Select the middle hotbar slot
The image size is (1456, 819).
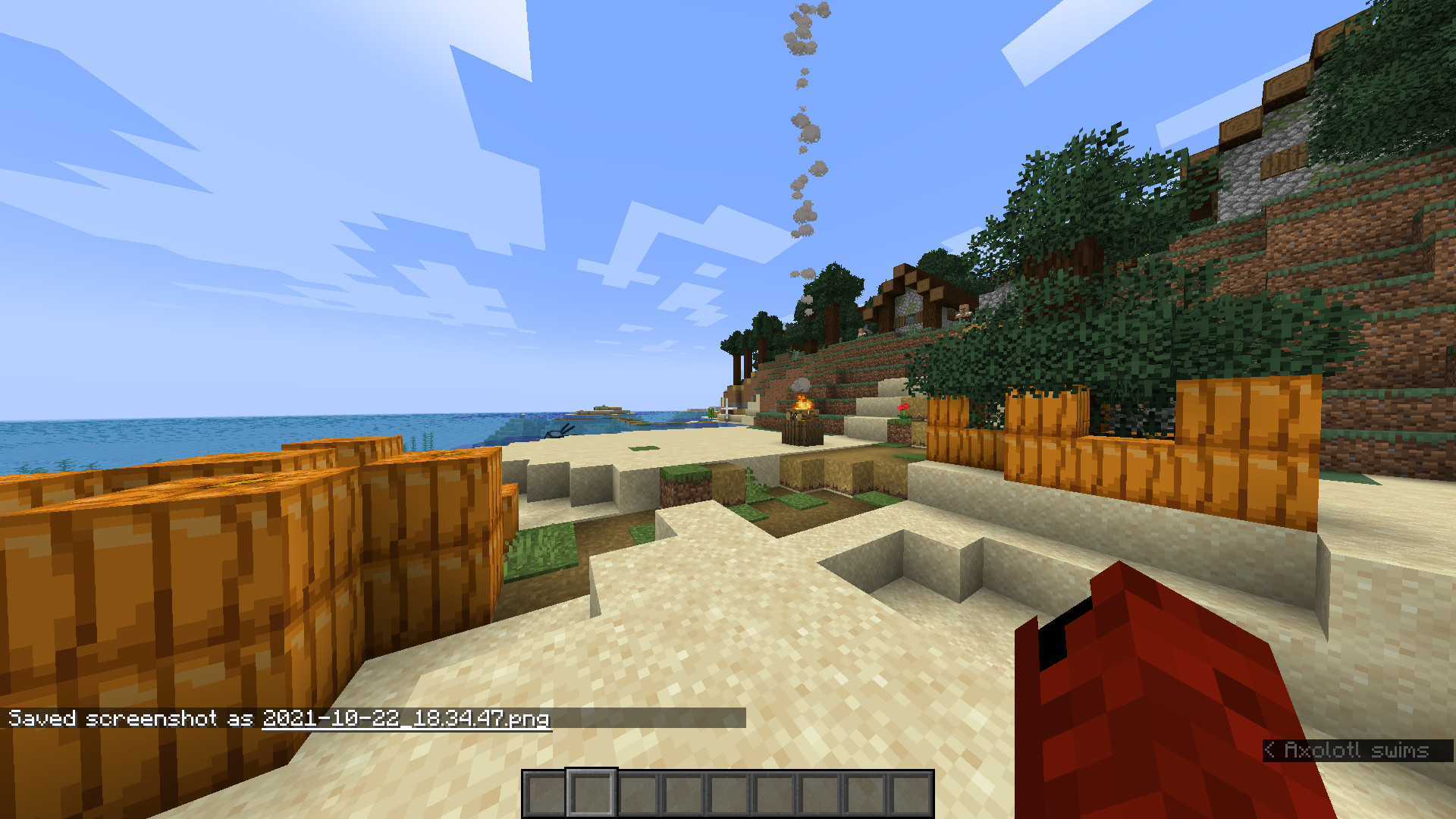[x=726, y=794]
